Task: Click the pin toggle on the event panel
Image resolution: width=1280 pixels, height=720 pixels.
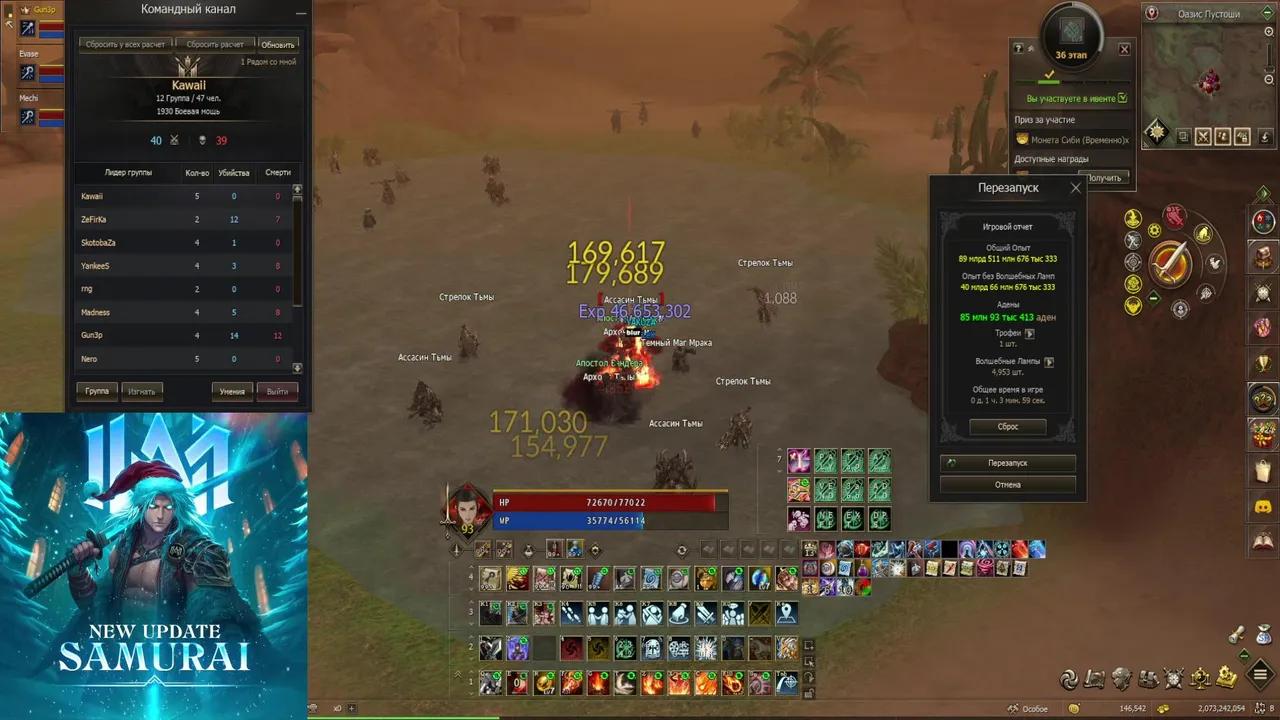Action: click(1030, 48)
